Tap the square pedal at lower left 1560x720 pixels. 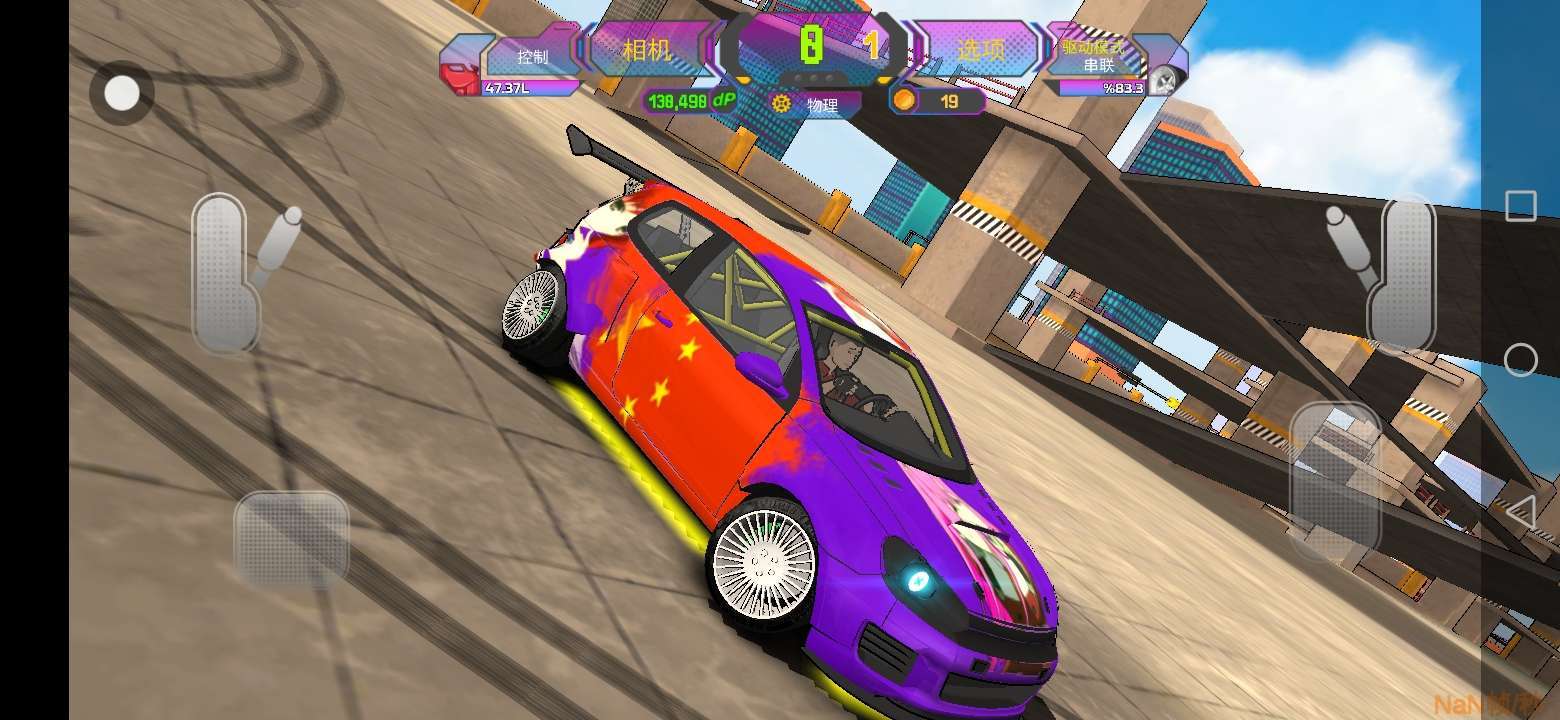[x=291, y=538]
